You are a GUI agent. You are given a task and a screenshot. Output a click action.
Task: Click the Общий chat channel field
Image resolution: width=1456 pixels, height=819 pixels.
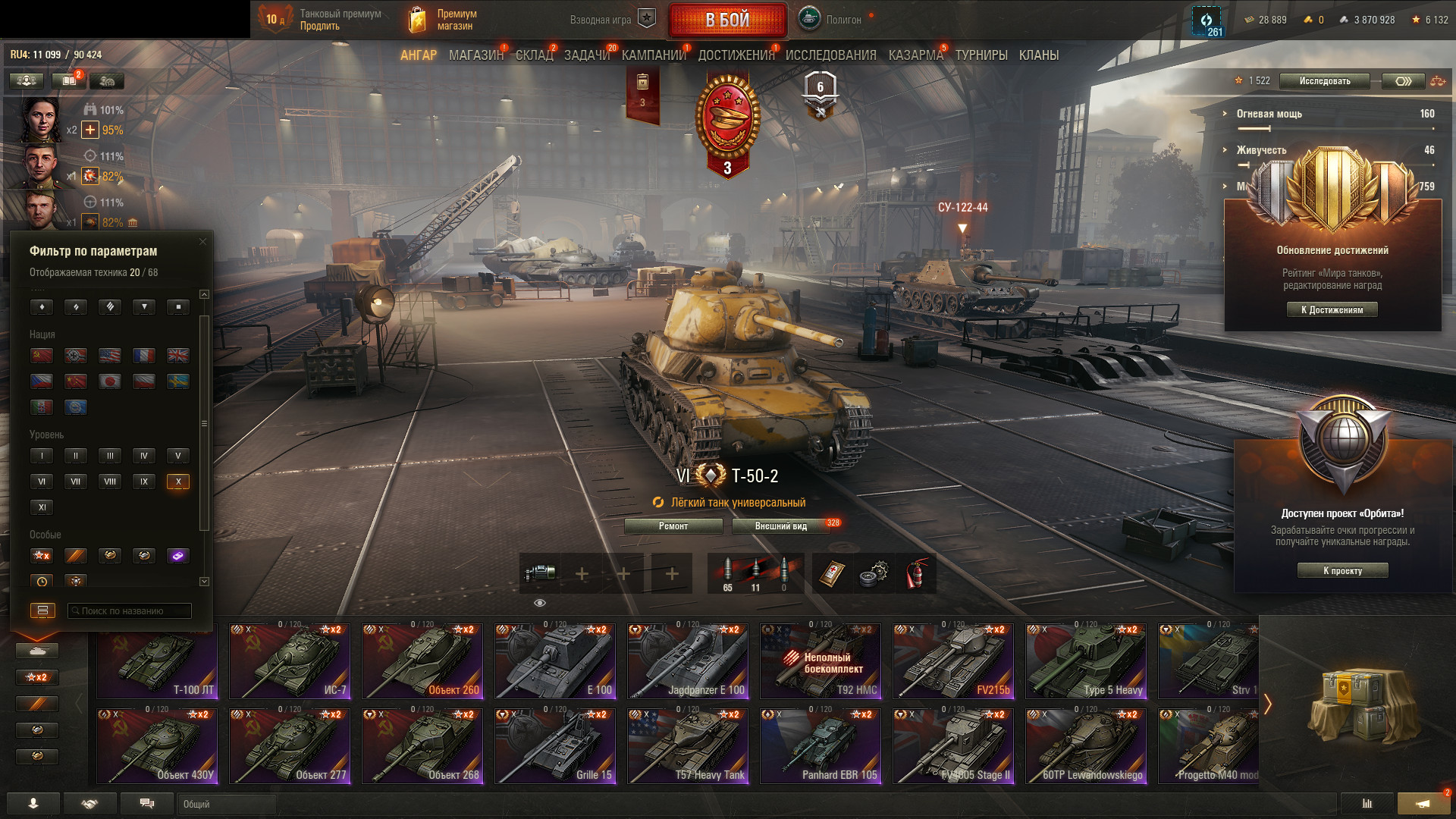pyautogui.click(x=227, y=804)
